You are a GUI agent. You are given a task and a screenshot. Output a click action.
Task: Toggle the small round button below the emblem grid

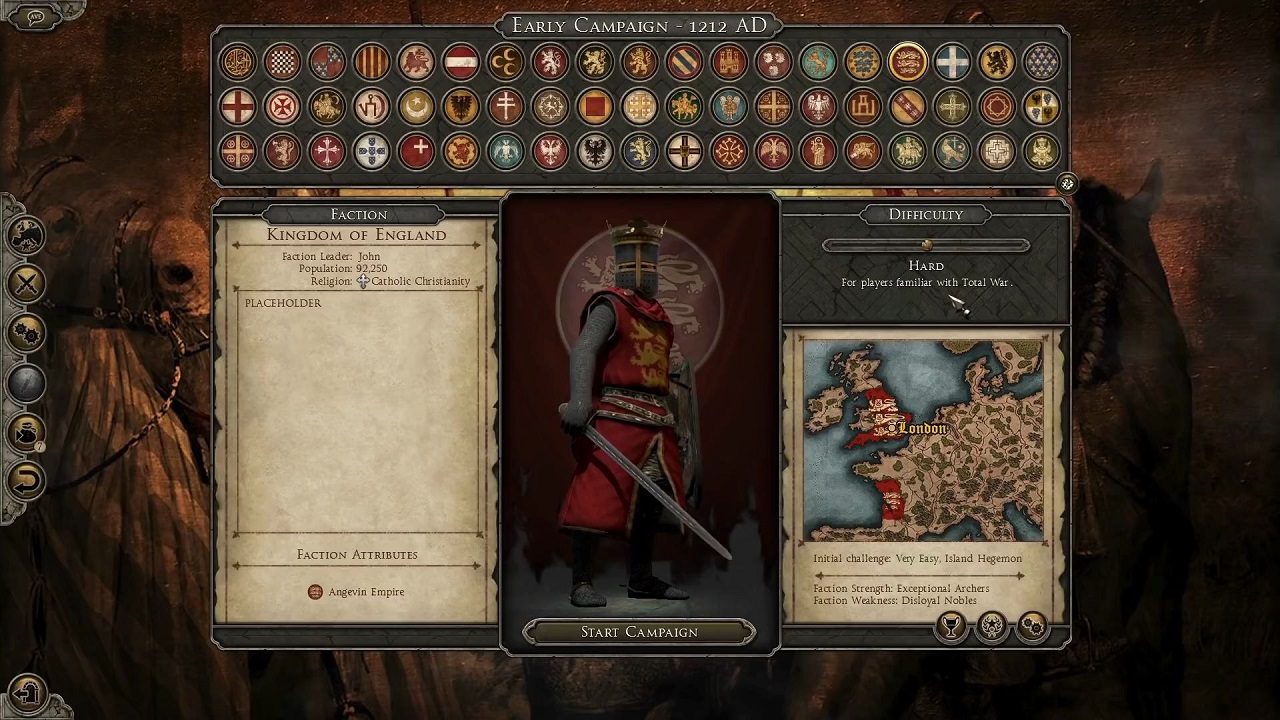click(x=1067, y=184)
